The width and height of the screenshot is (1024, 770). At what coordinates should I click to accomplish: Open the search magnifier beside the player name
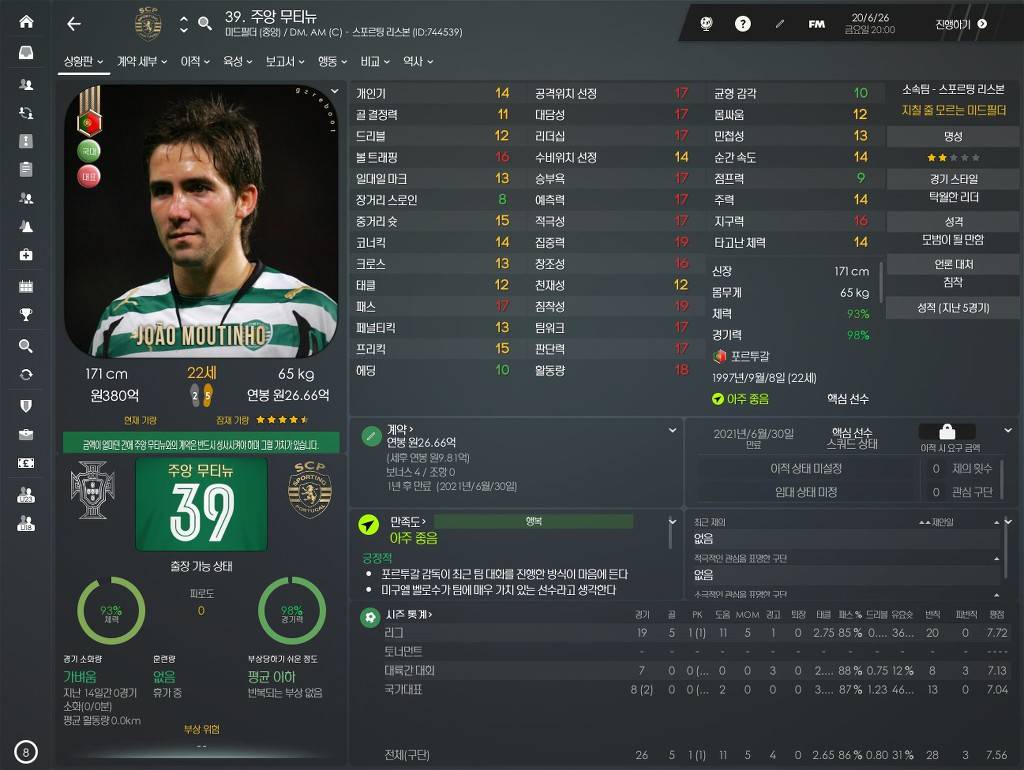tap(205, 24)
